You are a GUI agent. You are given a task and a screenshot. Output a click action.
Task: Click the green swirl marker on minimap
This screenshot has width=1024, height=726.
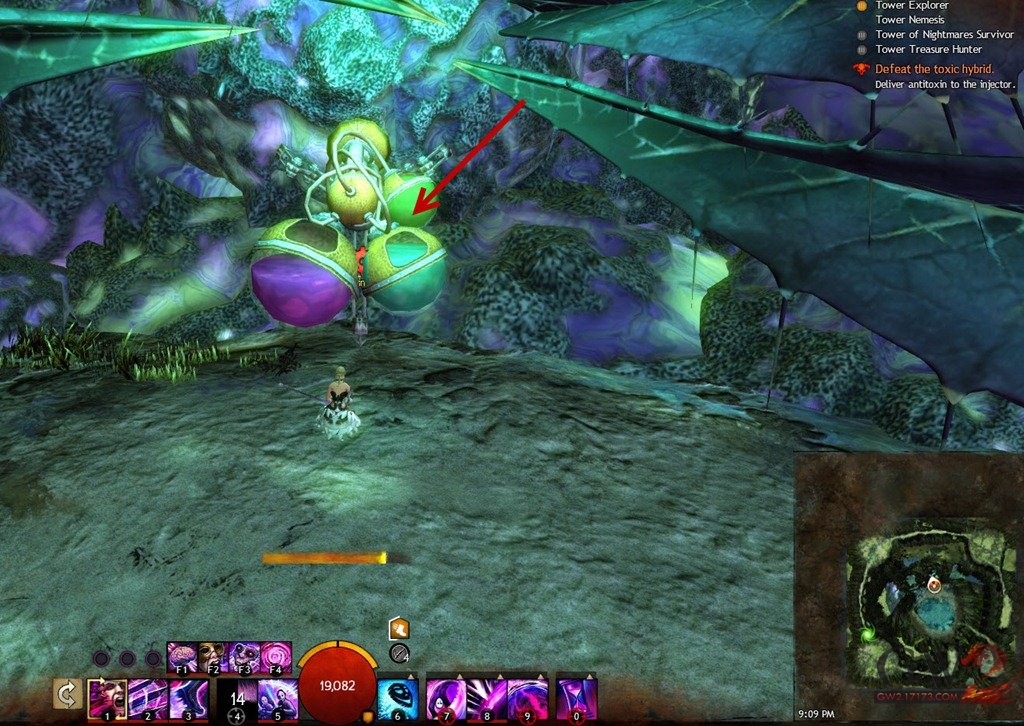867,633
